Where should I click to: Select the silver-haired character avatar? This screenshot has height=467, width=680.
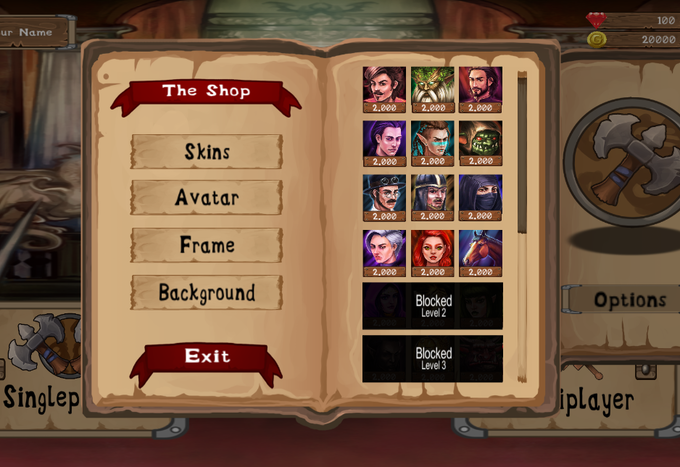384,251
